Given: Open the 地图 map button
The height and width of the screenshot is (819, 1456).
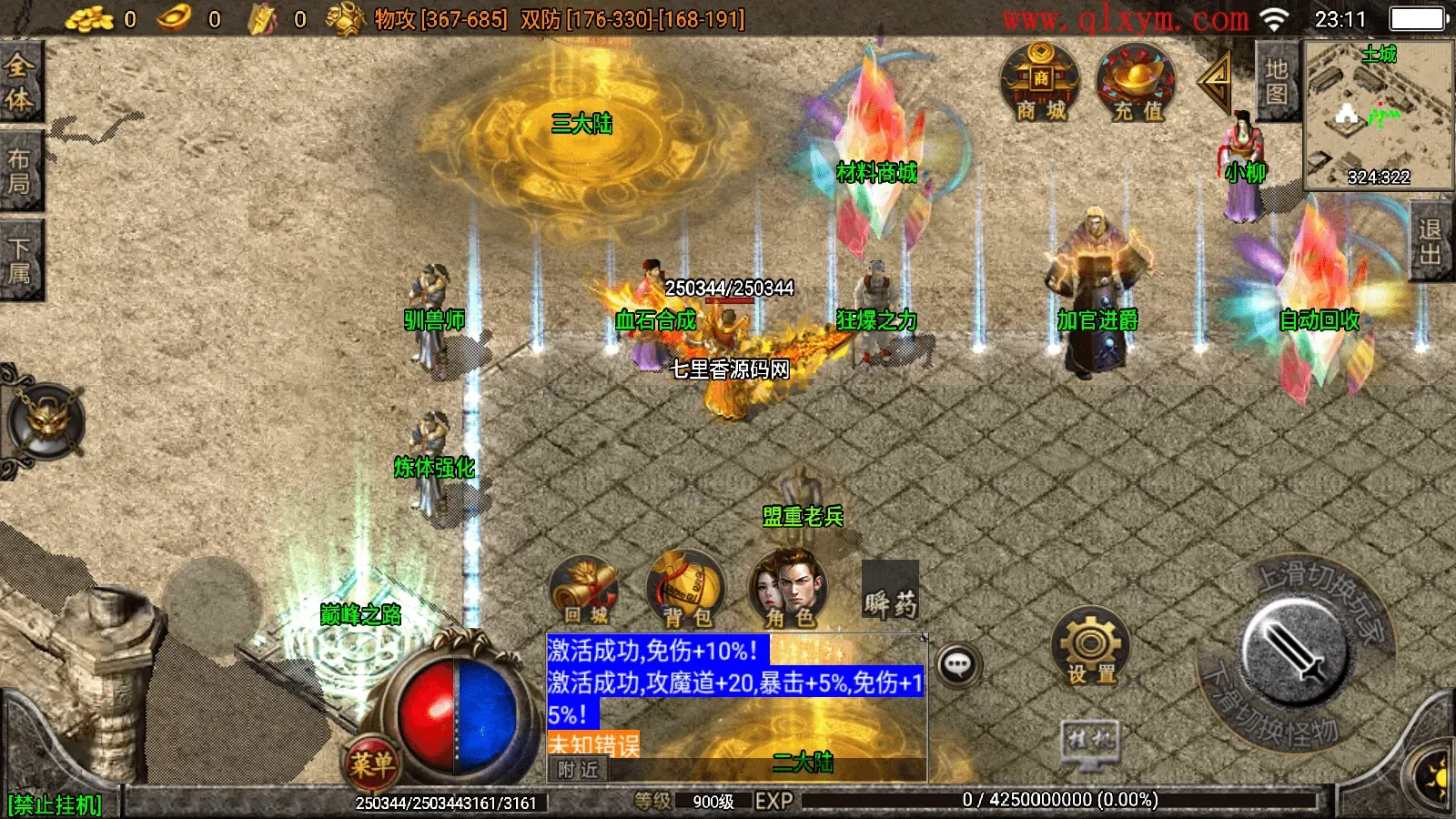Looking at the screenshot, I should pos(1277,82).
